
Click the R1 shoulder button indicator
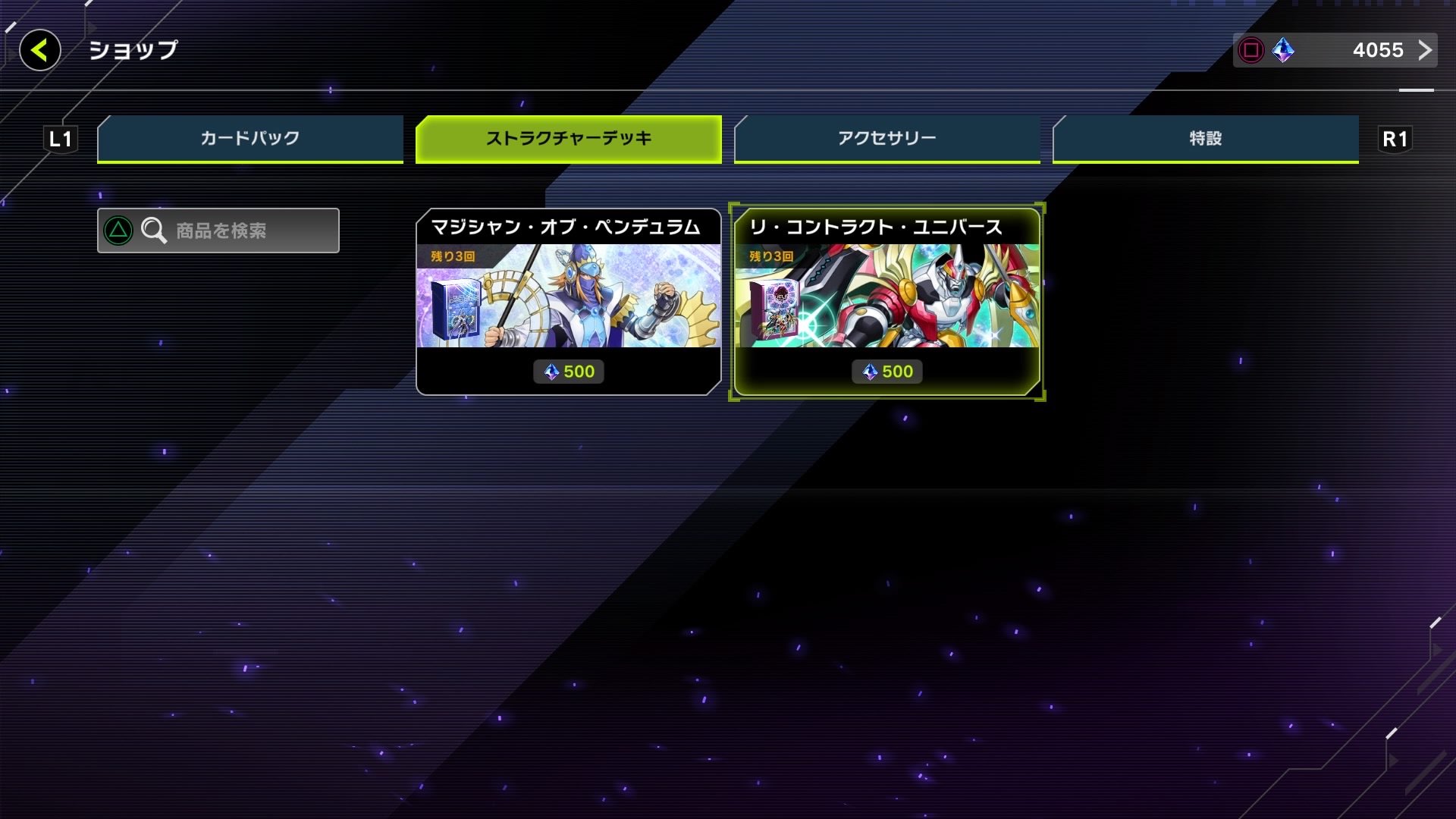pyautogui.click(x=1395, y=138)
